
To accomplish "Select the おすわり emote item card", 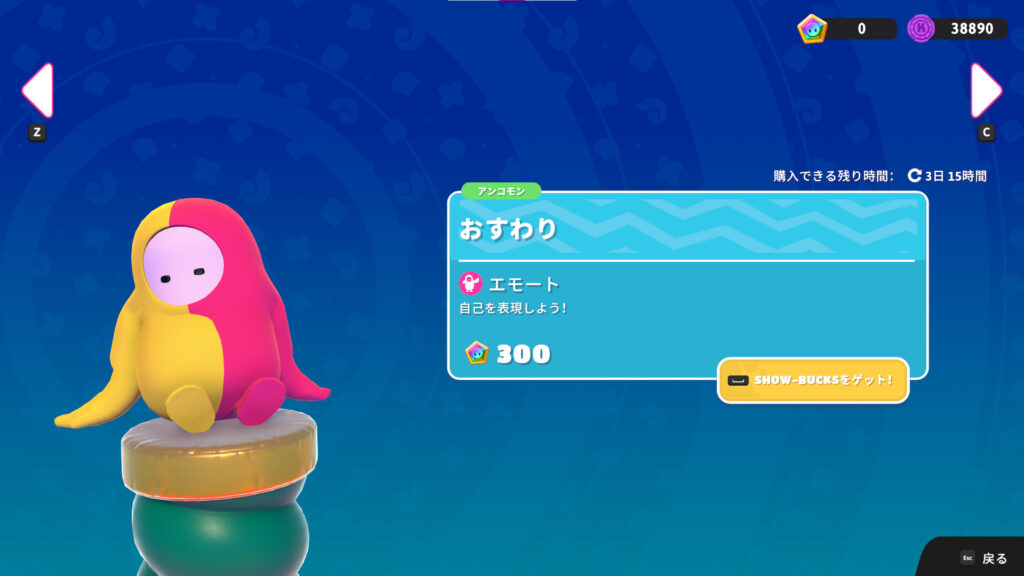I will 687,285.
